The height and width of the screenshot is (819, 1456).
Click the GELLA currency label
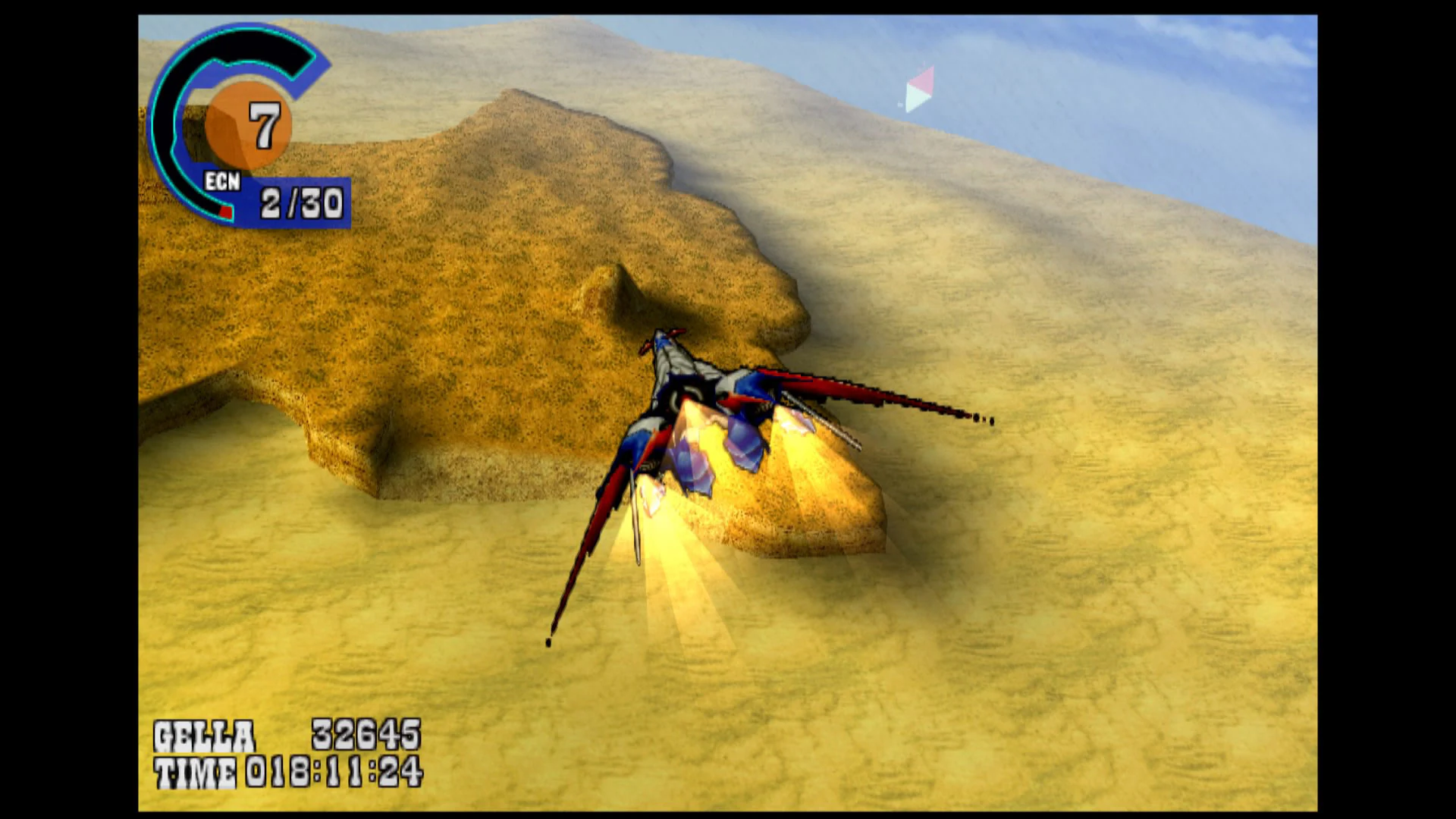(202, 733)
